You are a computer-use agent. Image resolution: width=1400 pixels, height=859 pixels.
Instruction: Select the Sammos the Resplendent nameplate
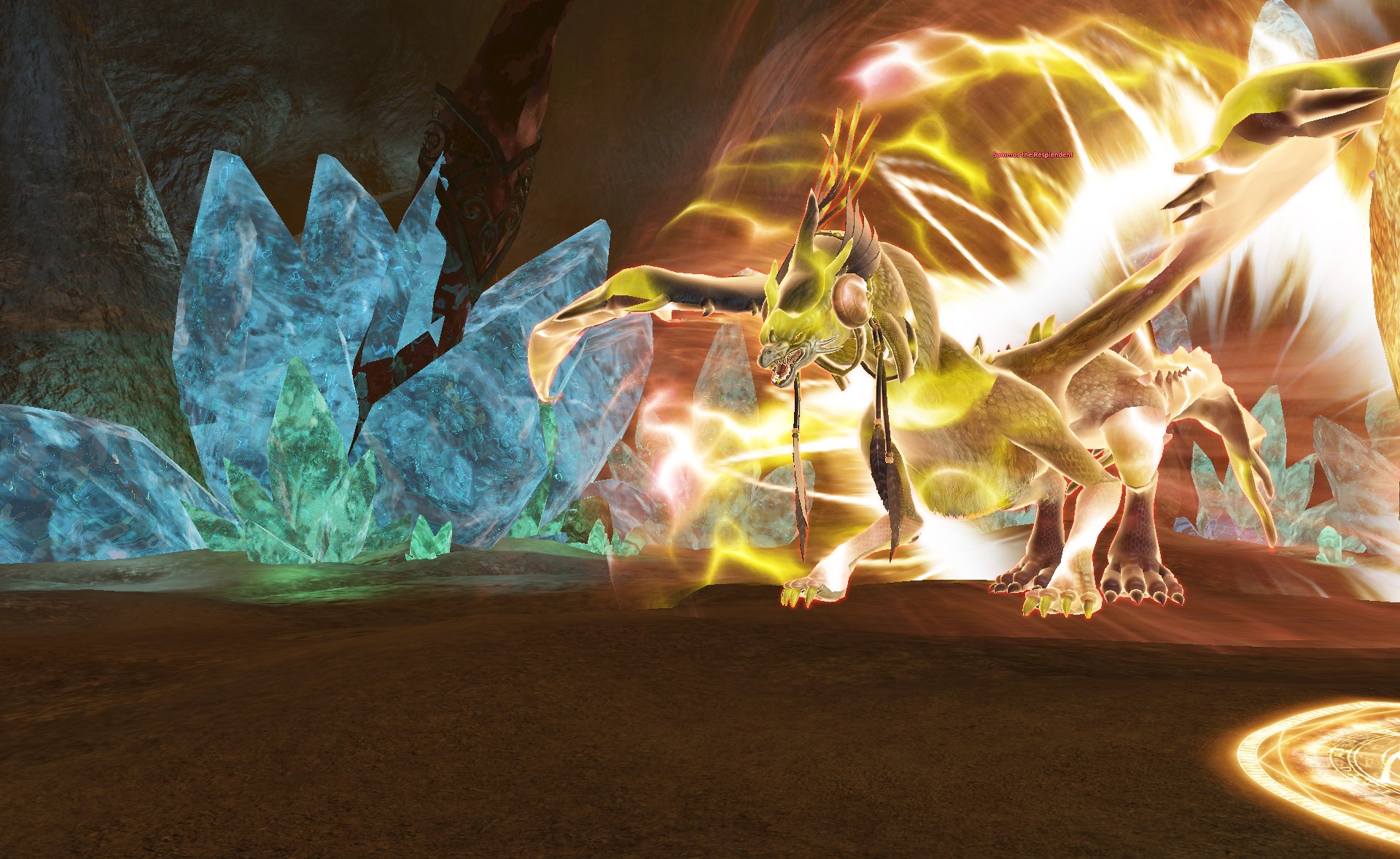[x=1032, y=155]
